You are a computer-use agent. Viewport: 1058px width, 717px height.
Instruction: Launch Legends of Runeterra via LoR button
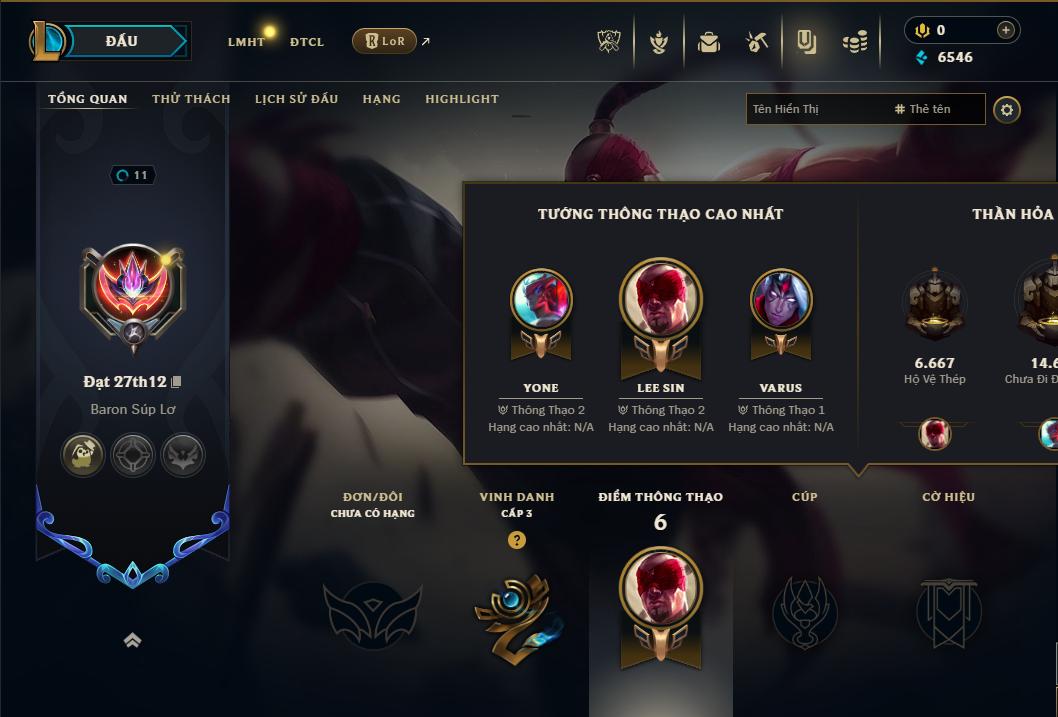[384, 41]
